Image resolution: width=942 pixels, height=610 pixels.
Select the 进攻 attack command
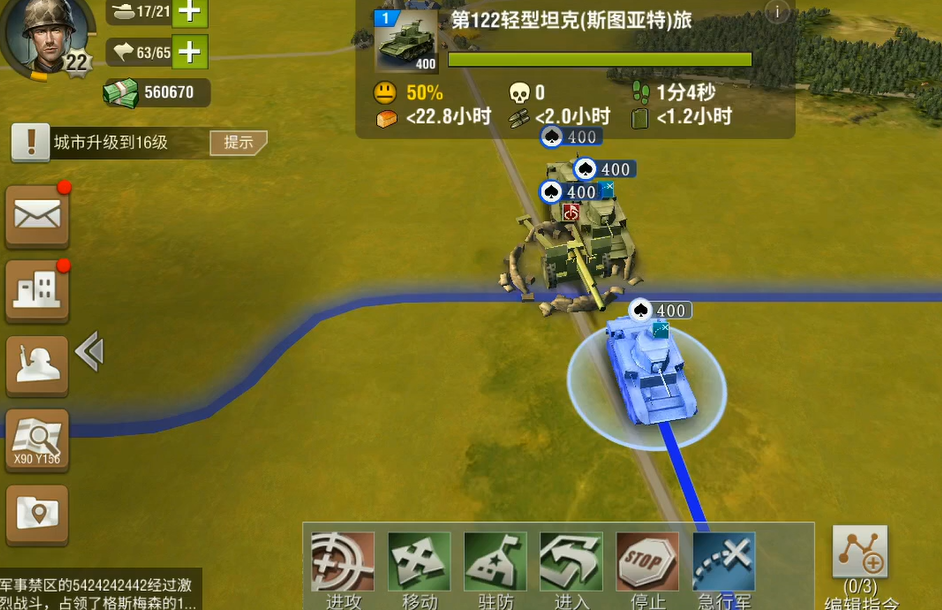pos(343,565)
